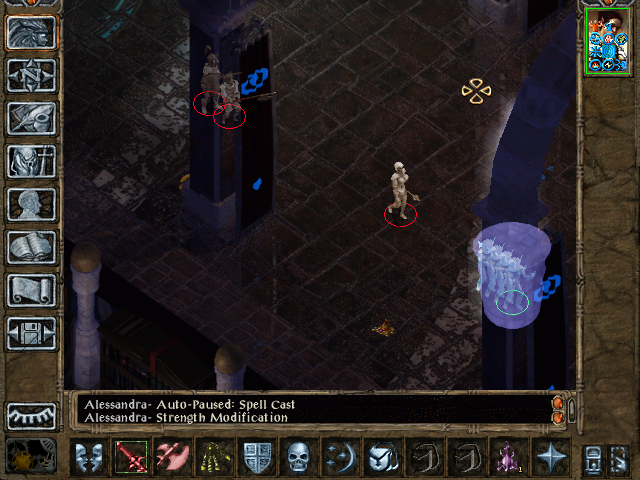
Task: Open the mage spellbook
Action: tap(31, 247)
